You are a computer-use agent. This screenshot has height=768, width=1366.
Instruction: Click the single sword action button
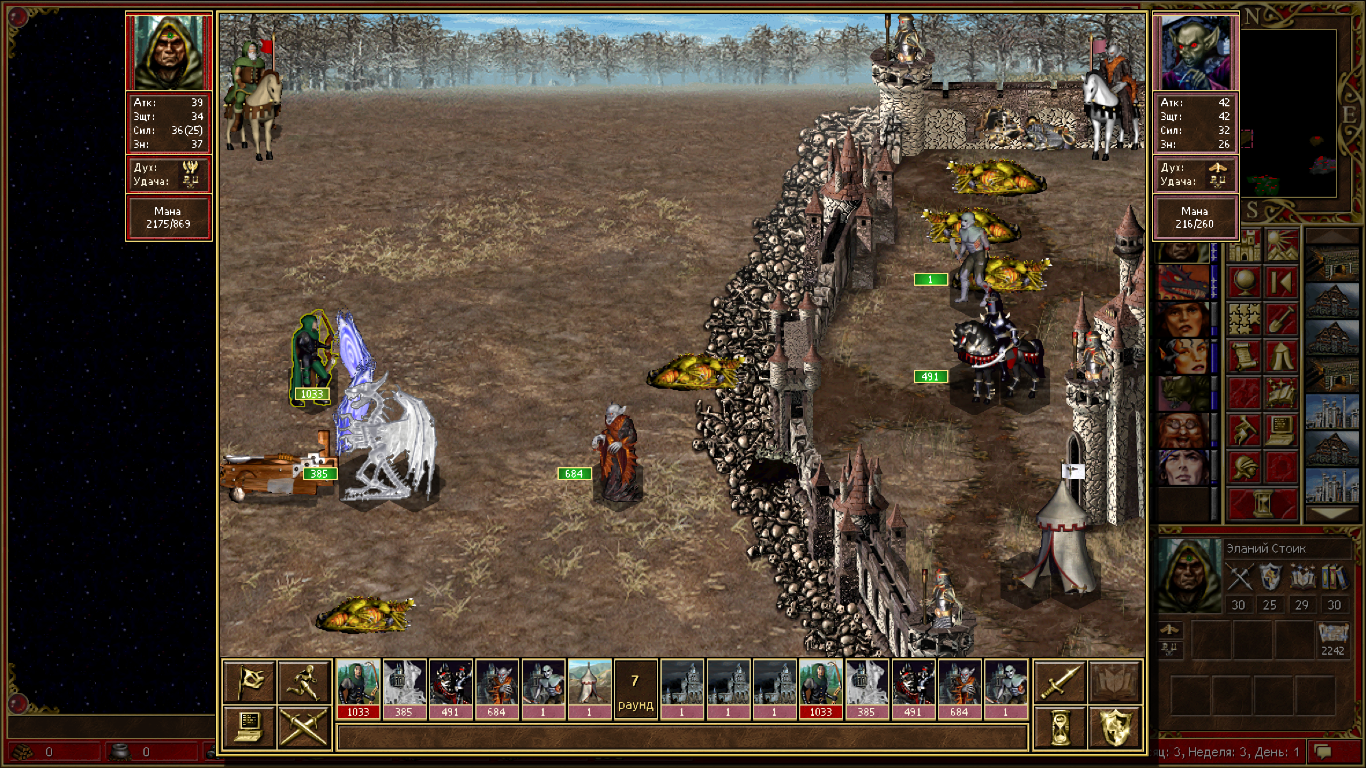tap(1059, 681)
